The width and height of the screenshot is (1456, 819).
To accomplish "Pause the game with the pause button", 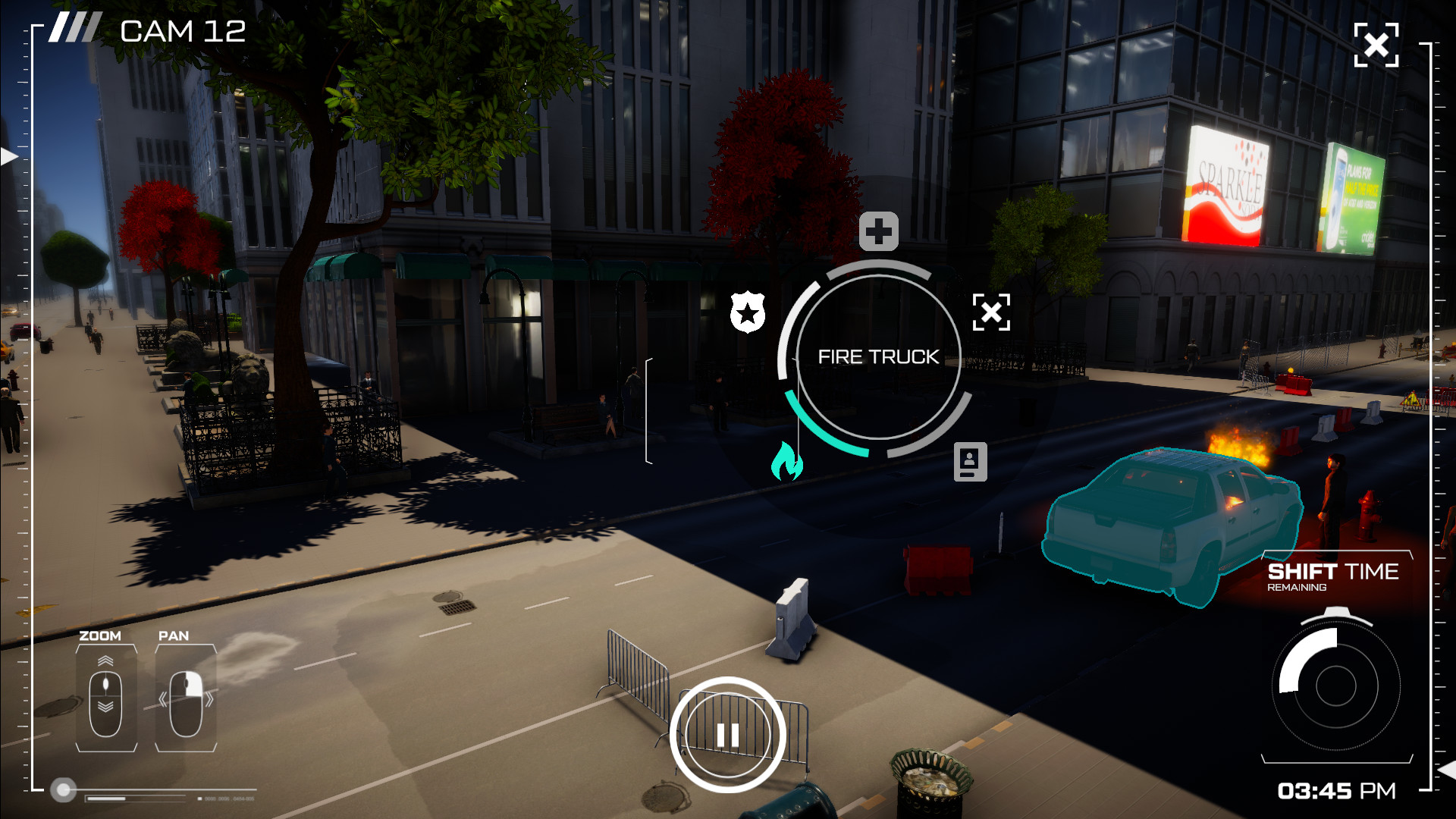I will click(727, 734).
